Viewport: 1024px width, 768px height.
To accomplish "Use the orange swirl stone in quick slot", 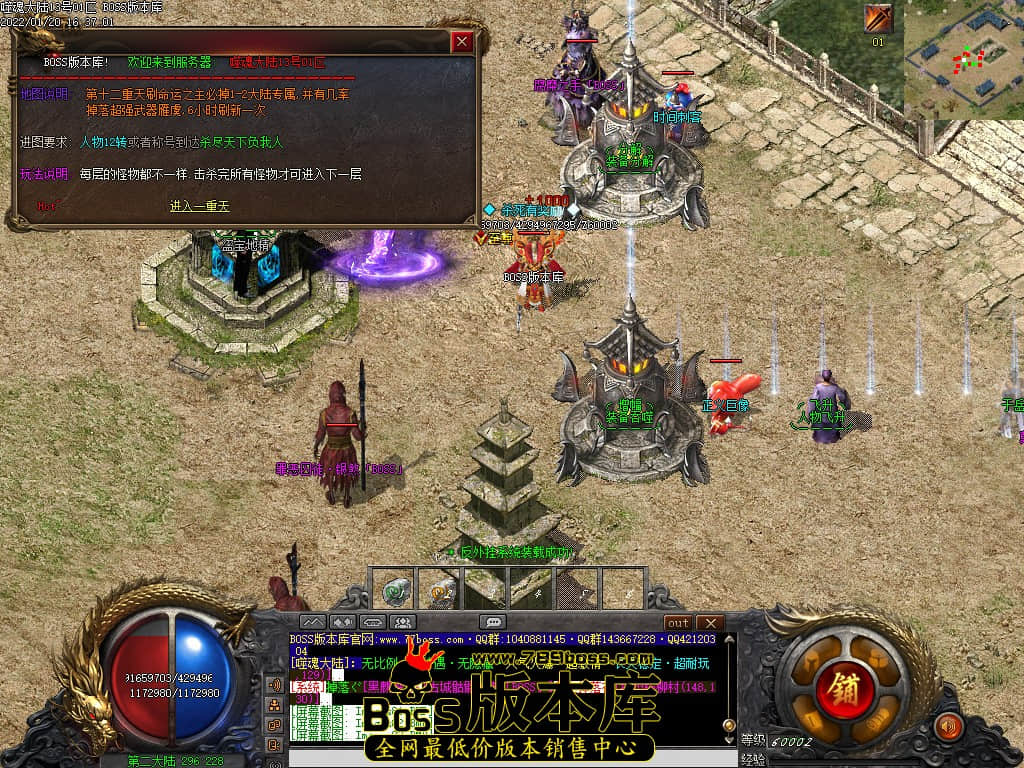I will (x=440, y=590).
